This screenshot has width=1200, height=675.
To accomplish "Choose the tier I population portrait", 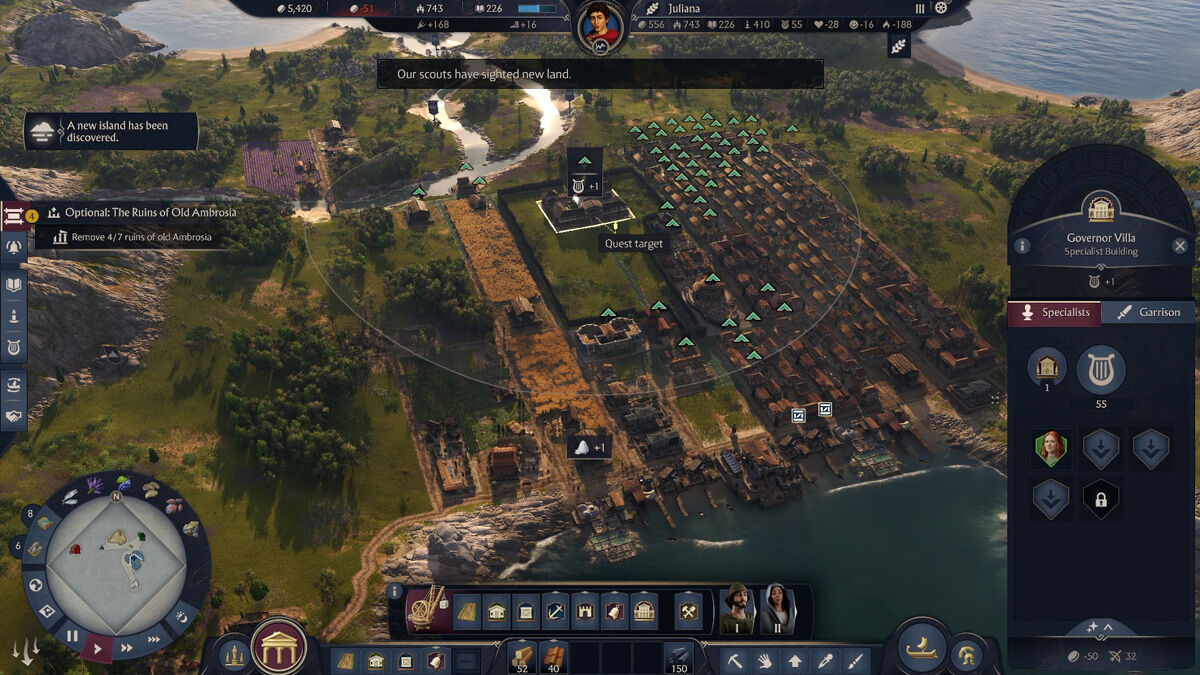I will tap(737, 608).
